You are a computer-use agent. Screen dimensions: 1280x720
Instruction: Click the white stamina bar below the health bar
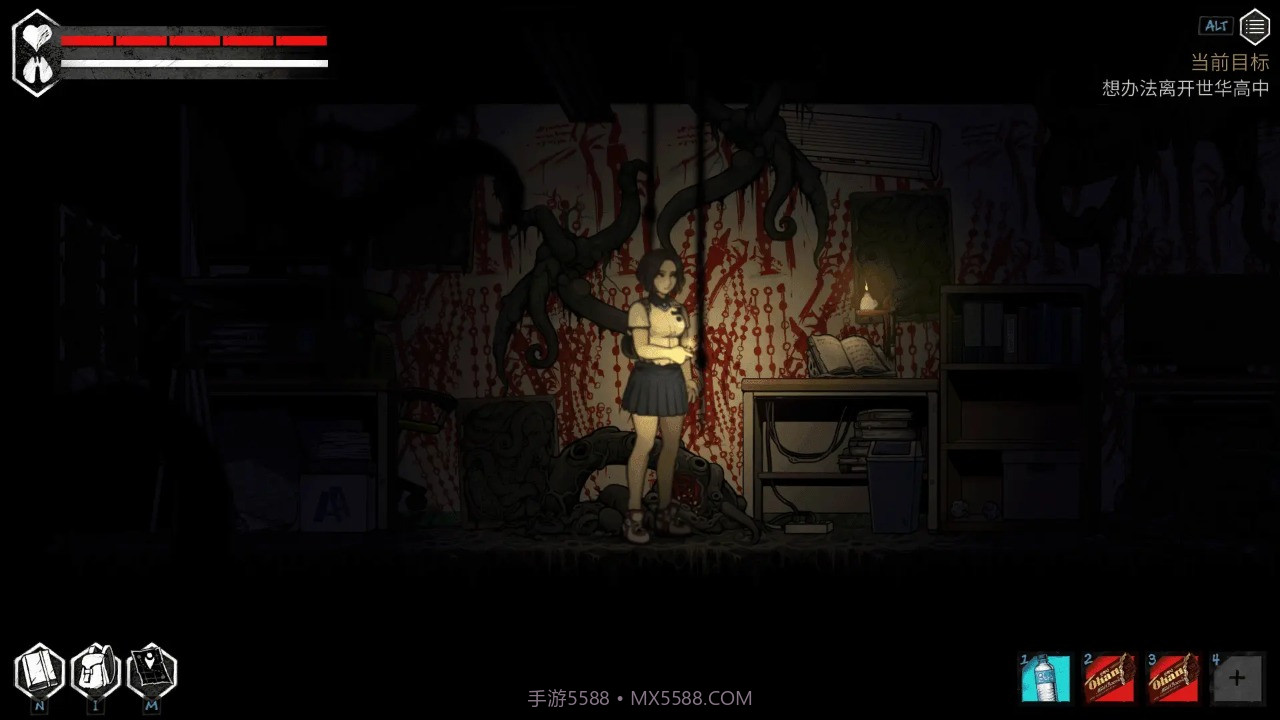pyautogui.click(x=193, y=64)
